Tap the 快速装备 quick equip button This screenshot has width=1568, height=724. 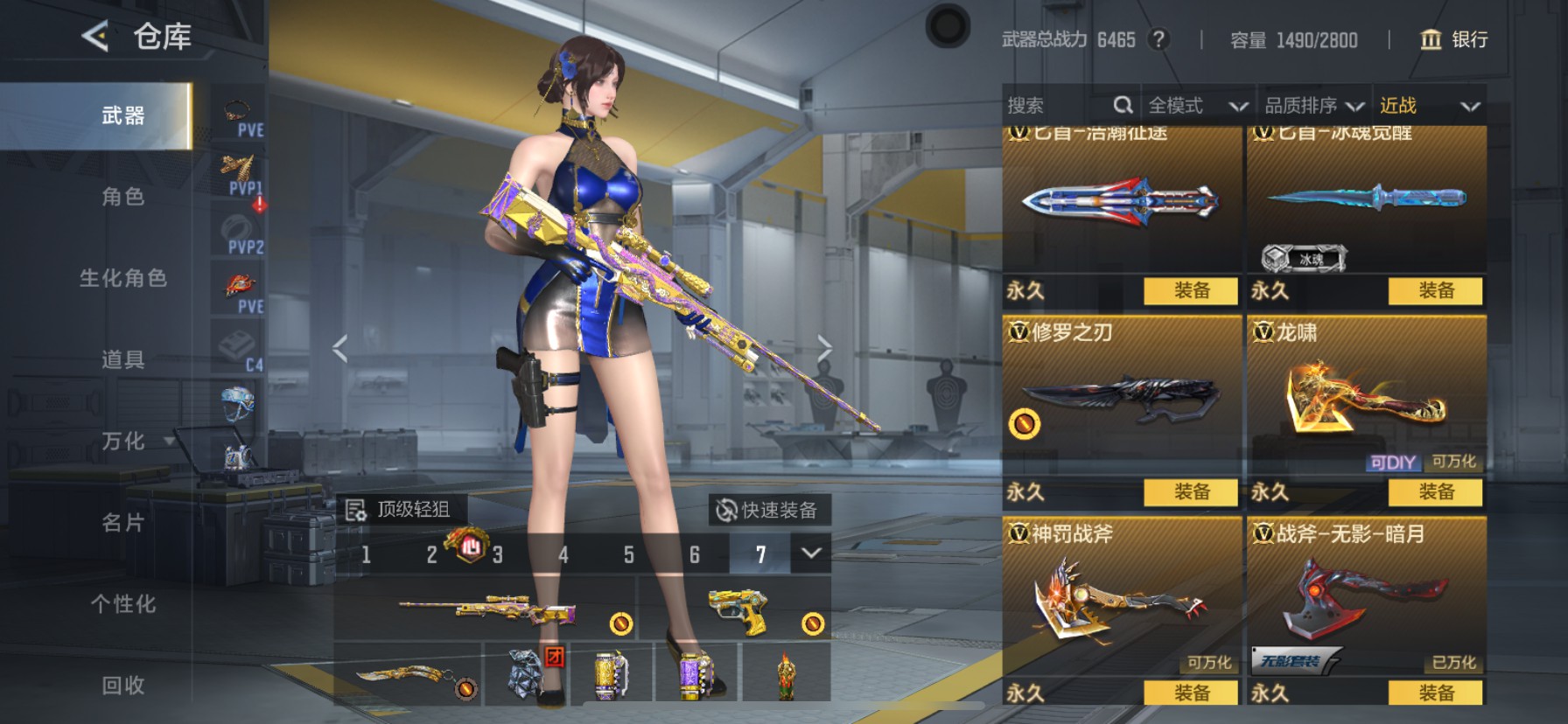(x=768, y=510)
